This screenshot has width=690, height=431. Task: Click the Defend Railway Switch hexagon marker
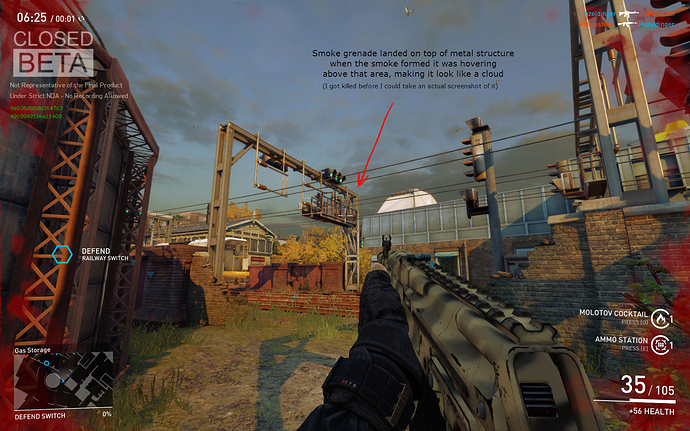pyautogui.click(x=62, y=254)
